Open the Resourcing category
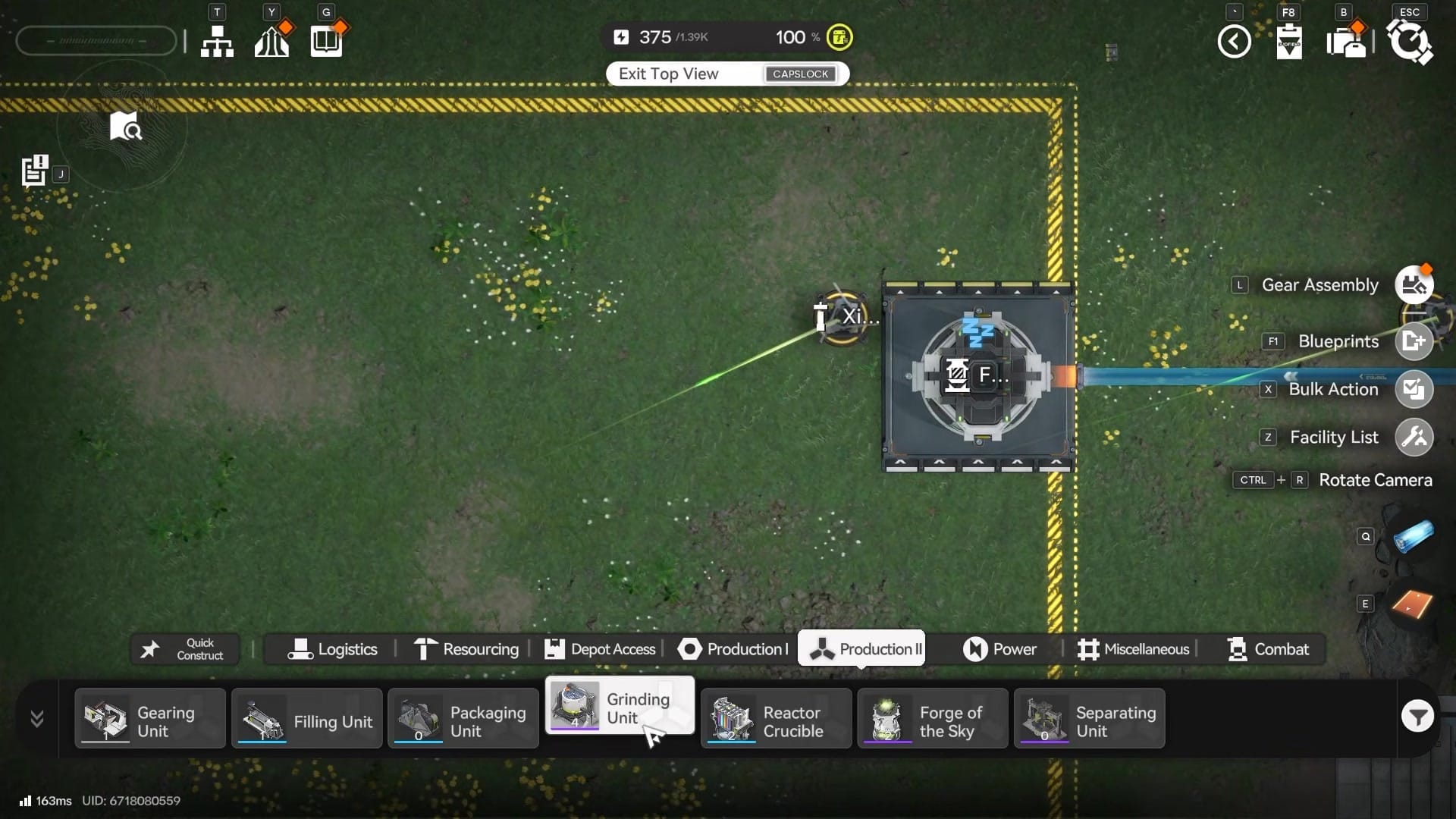Image resolution: width=1456 pixels, height=819 pixels. pyautogui.click(x=466, y=649)
